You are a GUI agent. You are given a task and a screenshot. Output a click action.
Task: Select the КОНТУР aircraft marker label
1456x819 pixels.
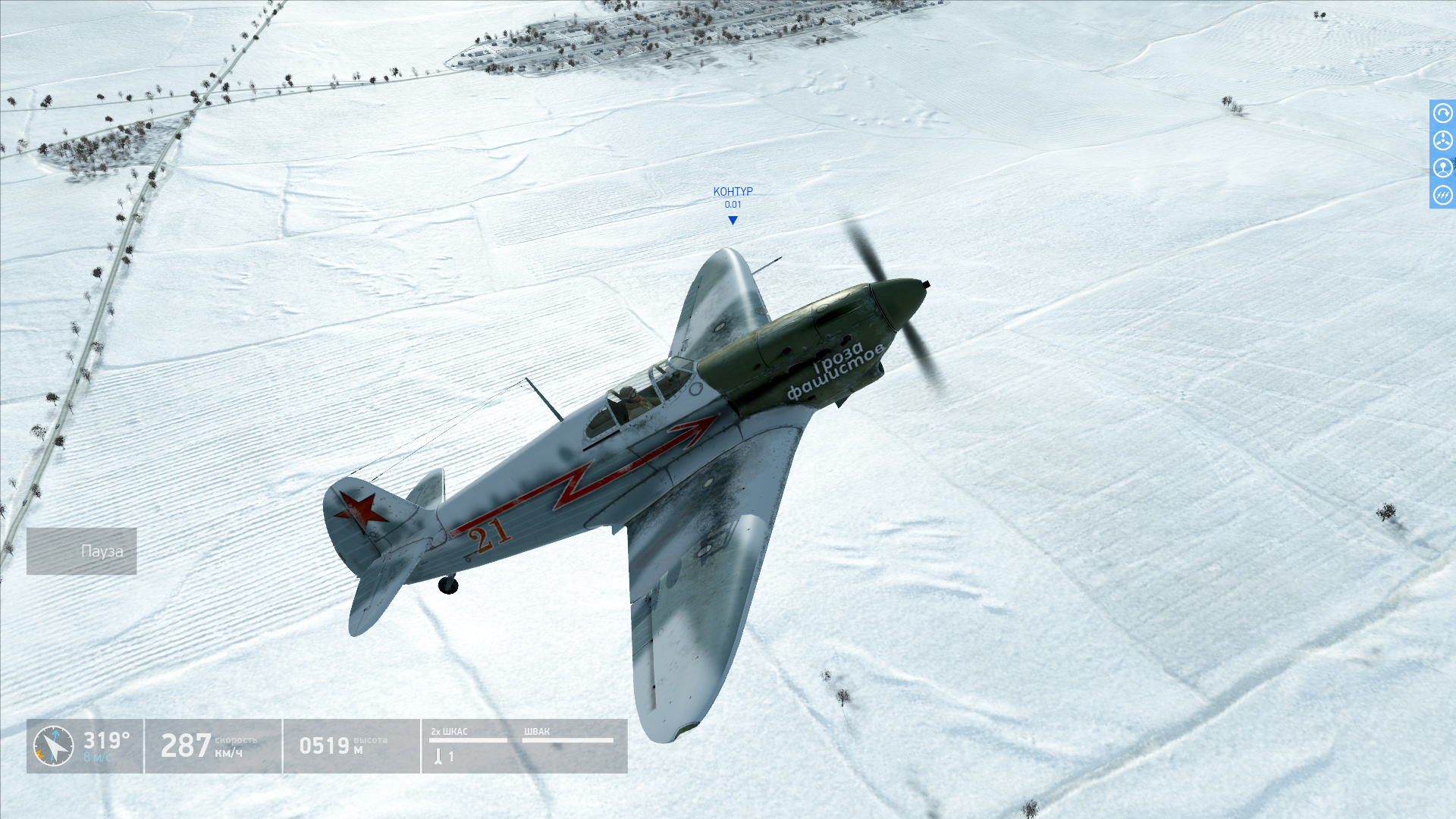pos(733,192)
